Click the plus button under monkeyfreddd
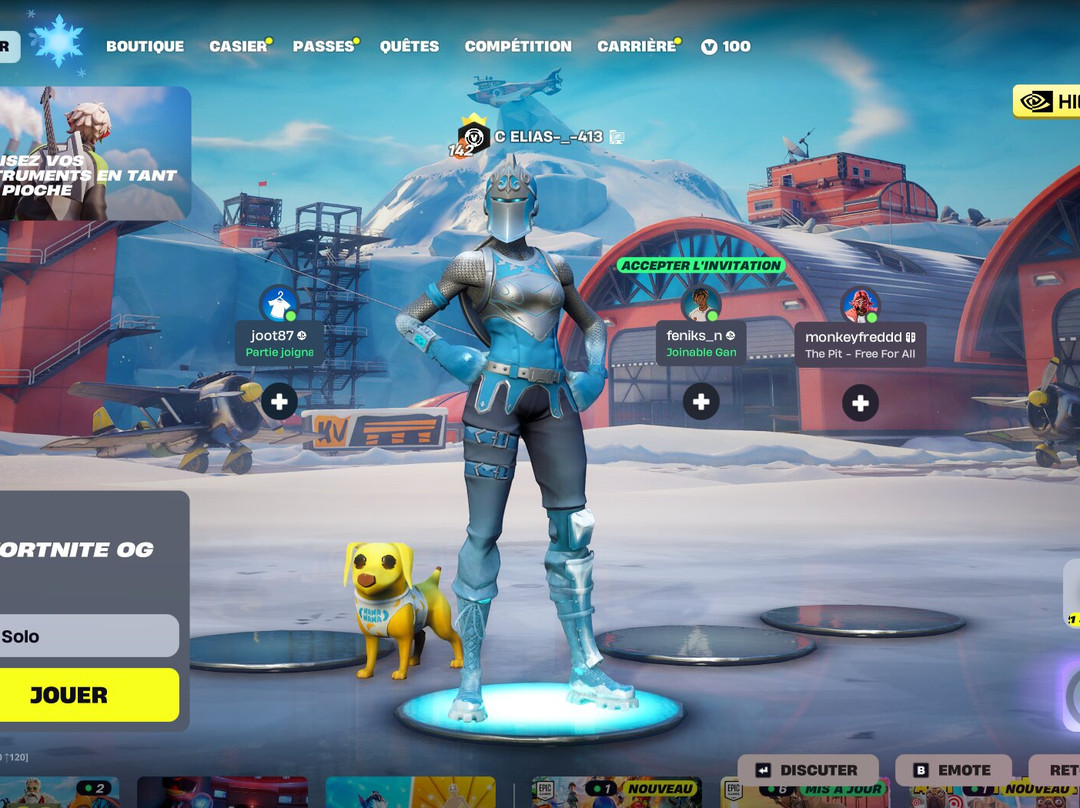 [x=860, y=402]
